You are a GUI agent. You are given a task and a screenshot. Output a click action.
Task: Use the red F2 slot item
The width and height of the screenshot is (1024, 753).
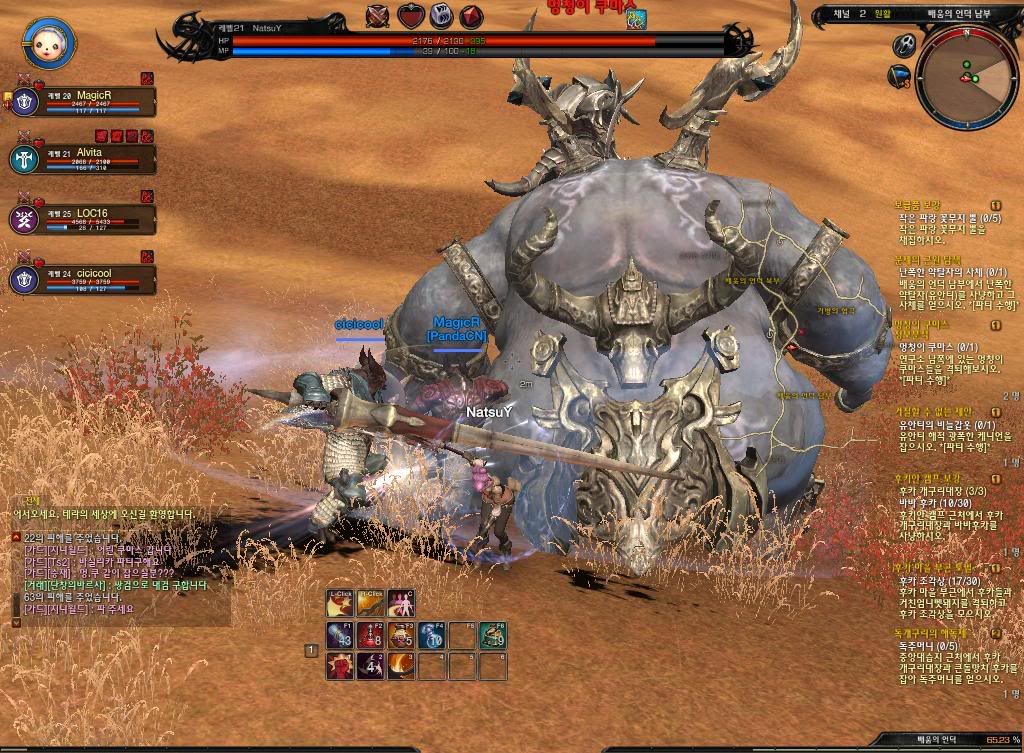coord(370,634)
